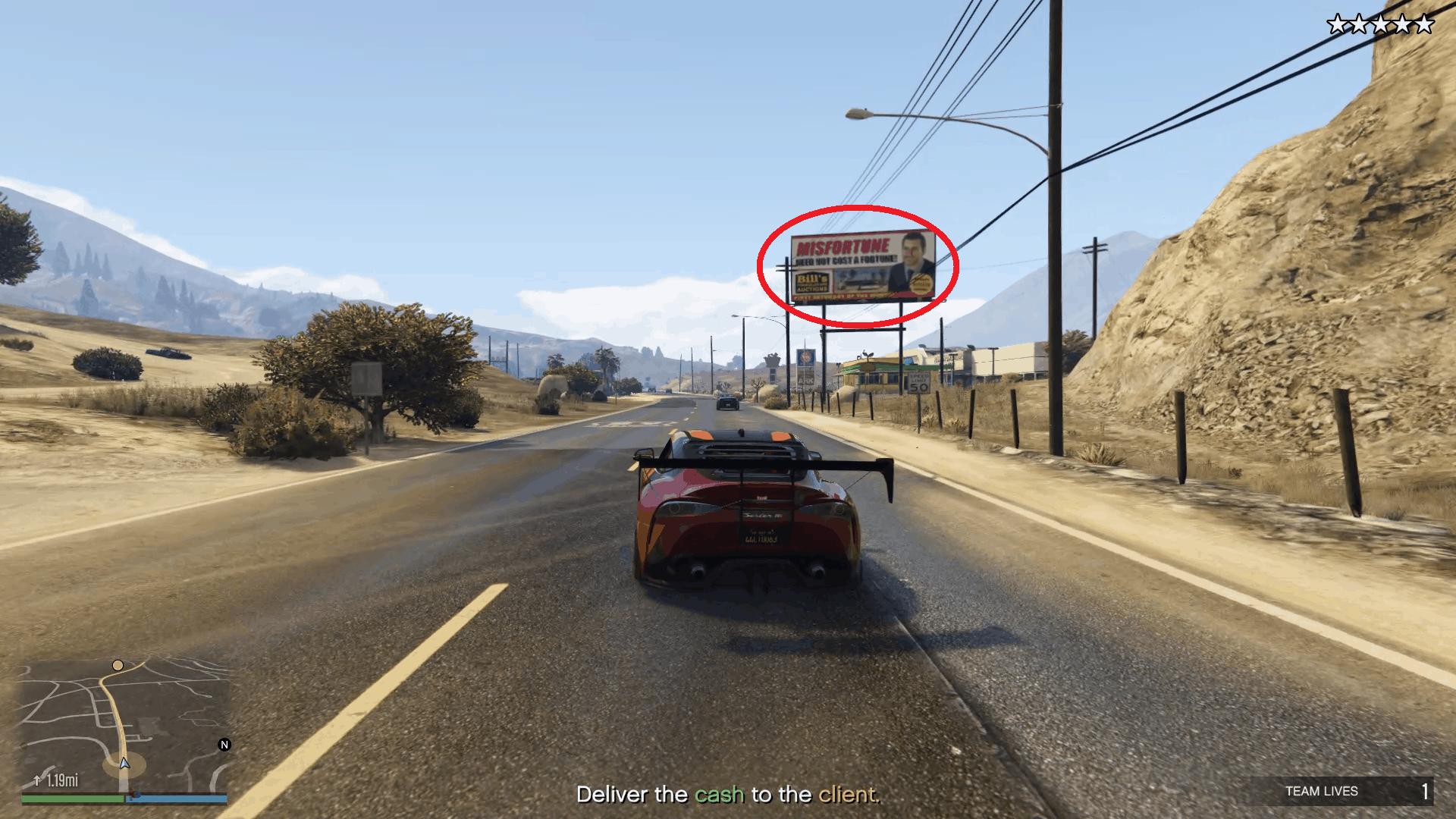Click the player arrow on the minimap
The image size is (1456, 819).
point(124,764)
